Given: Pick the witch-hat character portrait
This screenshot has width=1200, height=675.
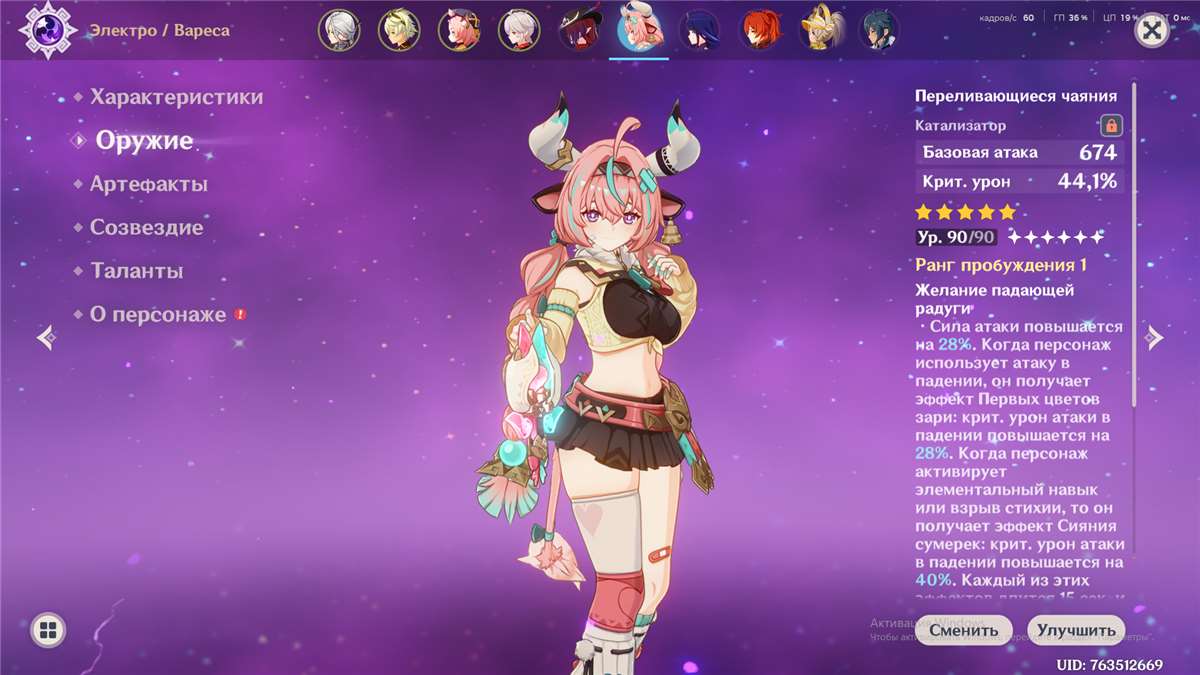Looking at the screenshot, I should [578, 30].
